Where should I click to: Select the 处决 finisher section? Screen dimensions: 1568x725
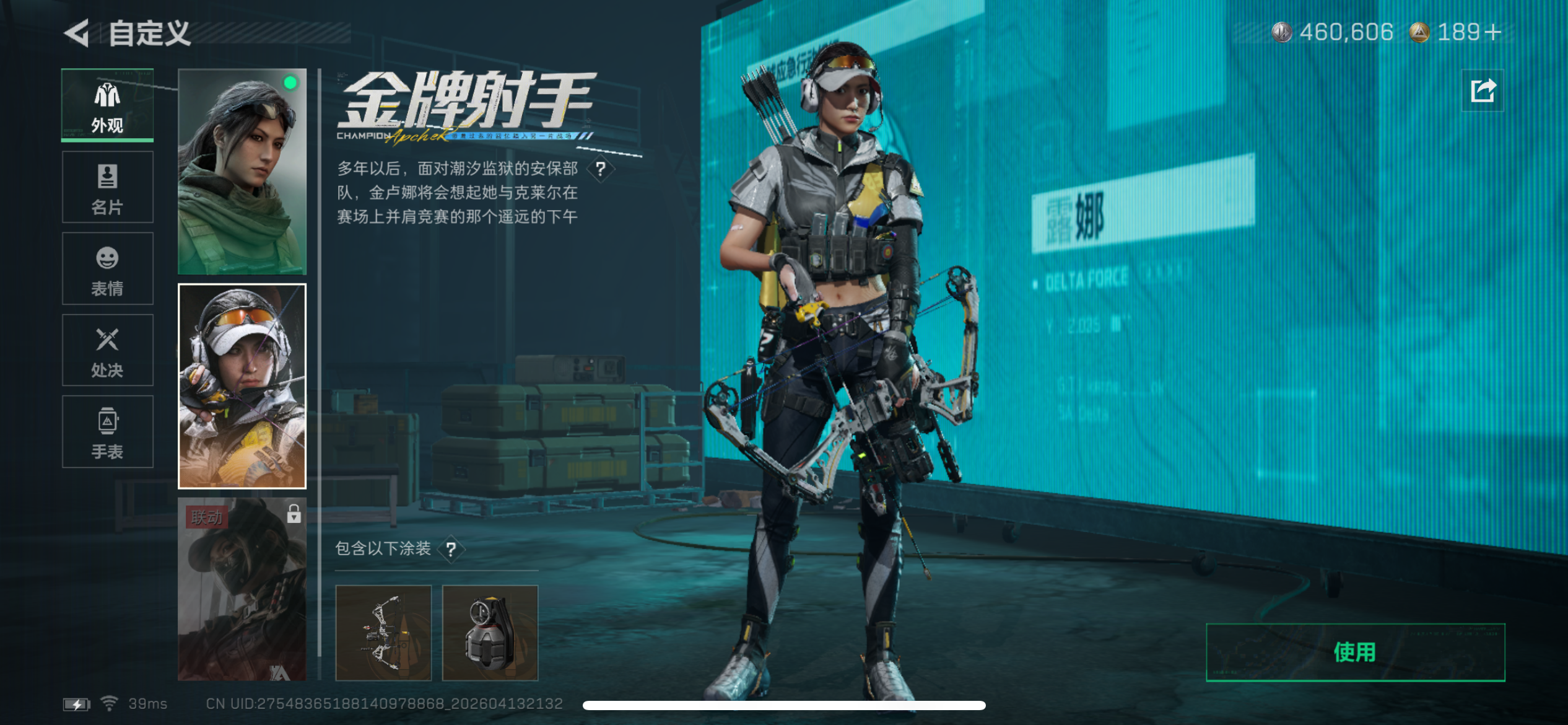point(107,351)
